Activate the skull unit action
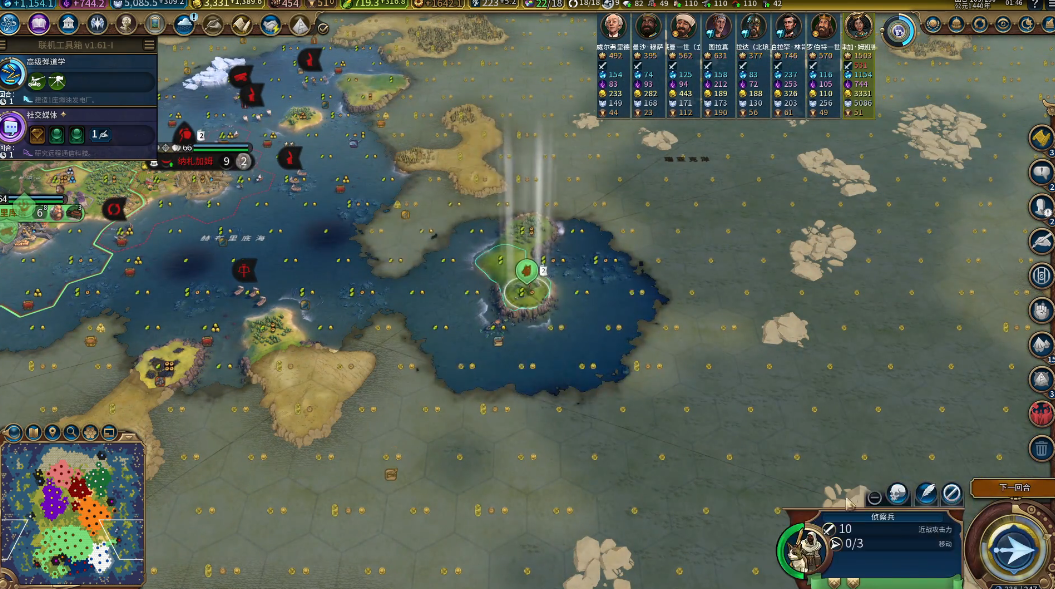Viewport: 1055px width, 589px height. (x=898, y=492)
